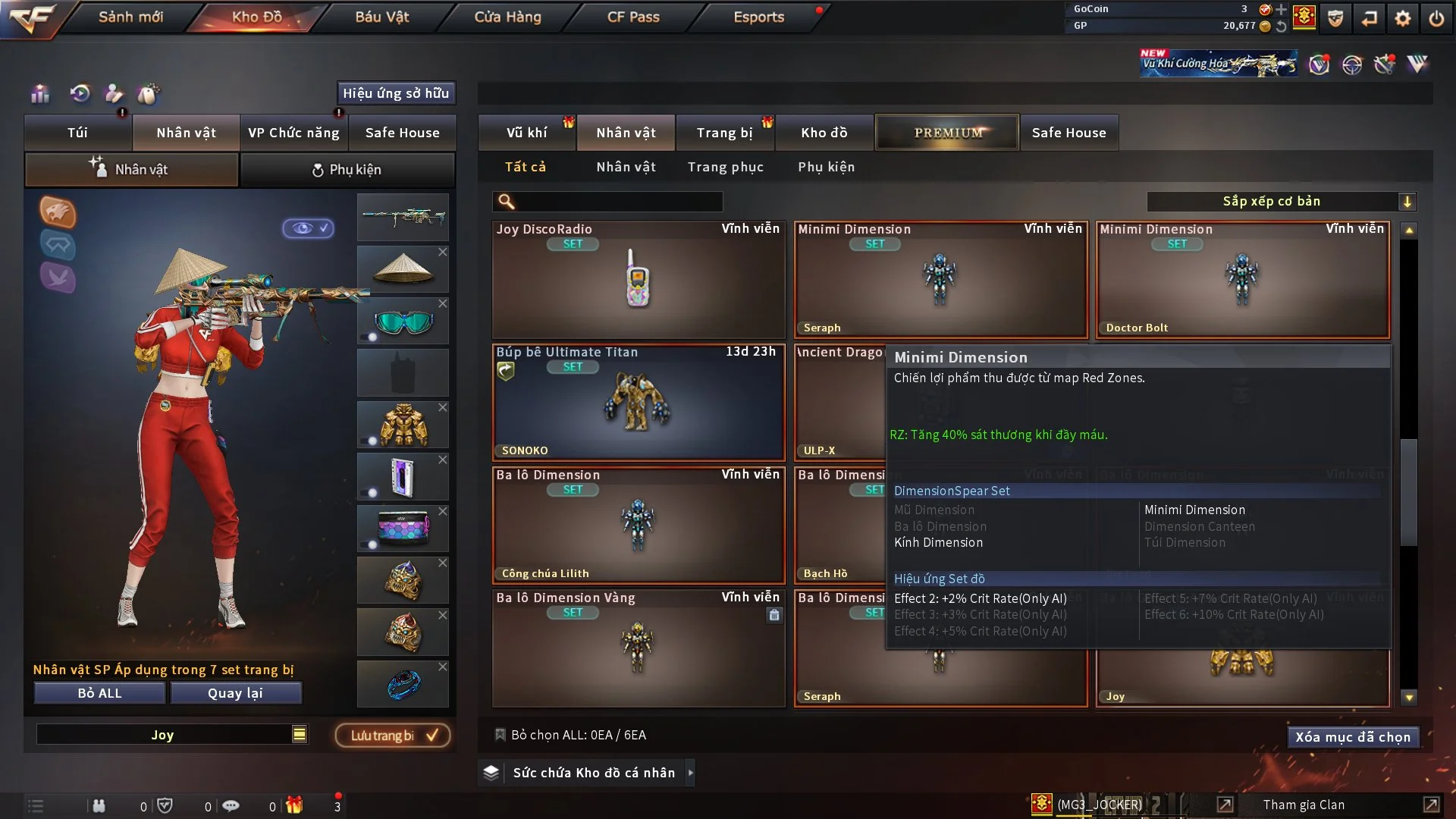
Task: Go to the CF Pass tab
Action: pyautogui.click(x=633, y=17)
